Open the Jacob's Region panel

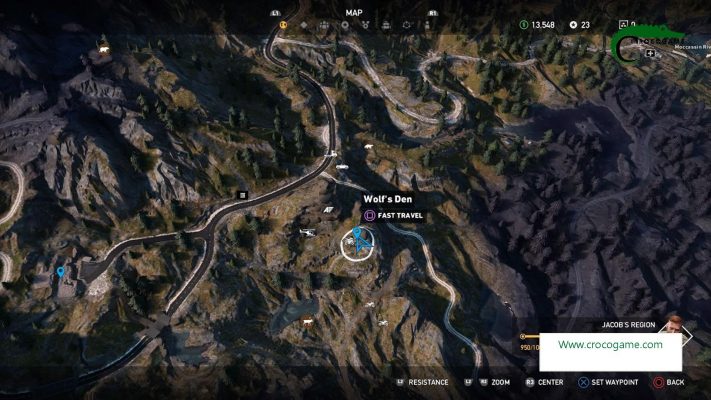coord(628,325)
